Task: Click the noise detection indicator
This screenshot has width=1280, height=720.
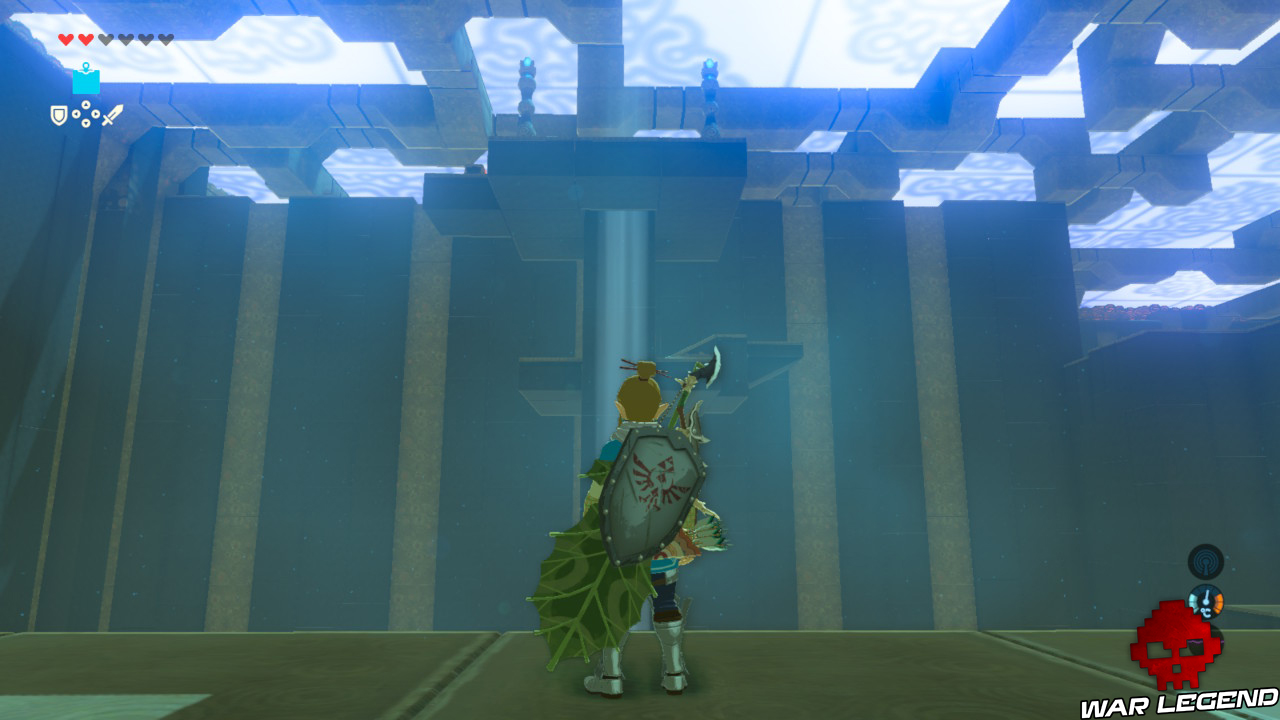Action: (x=1205, y=562)
